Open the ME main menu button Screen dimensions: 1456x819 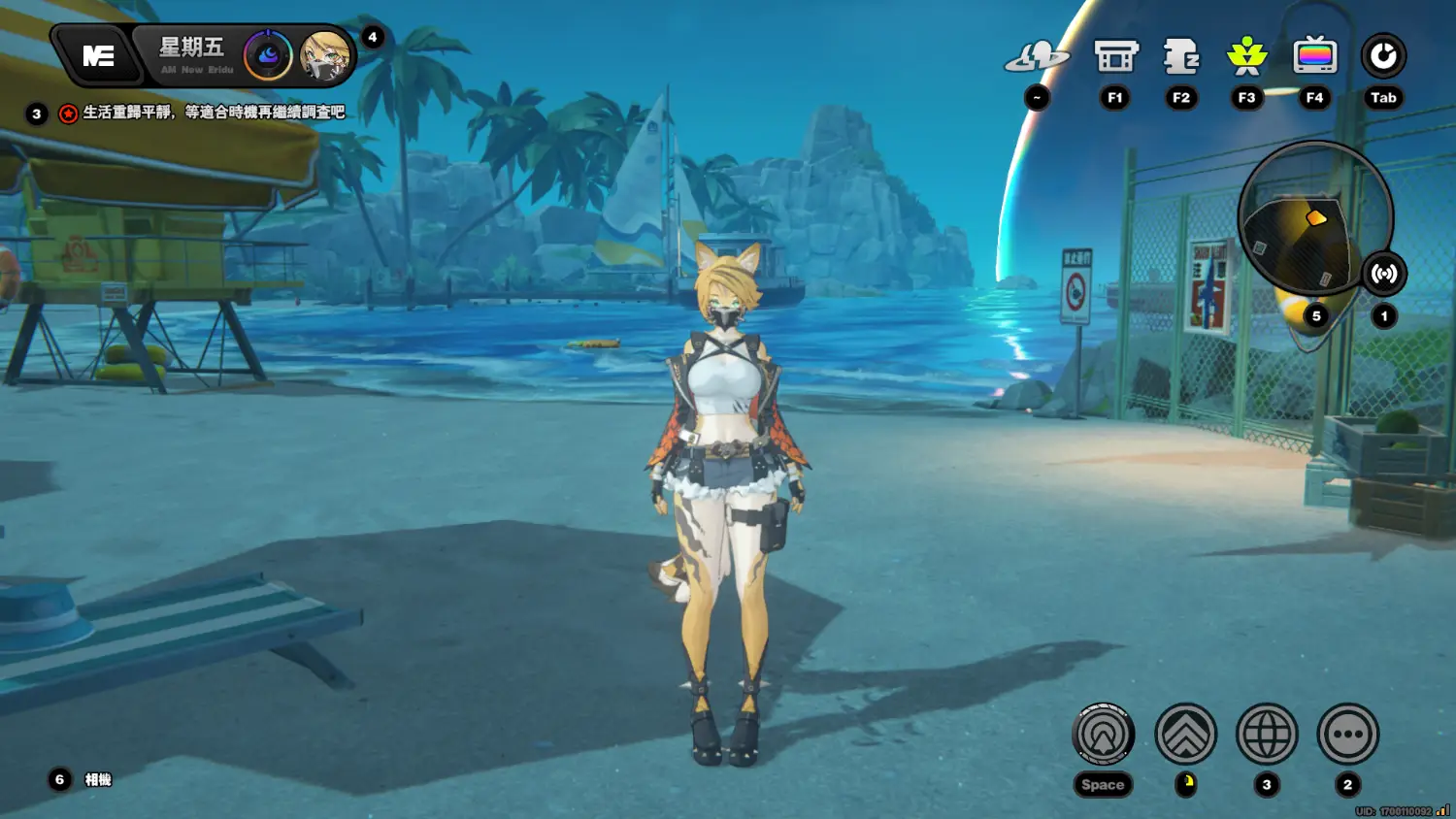(98, 56)
